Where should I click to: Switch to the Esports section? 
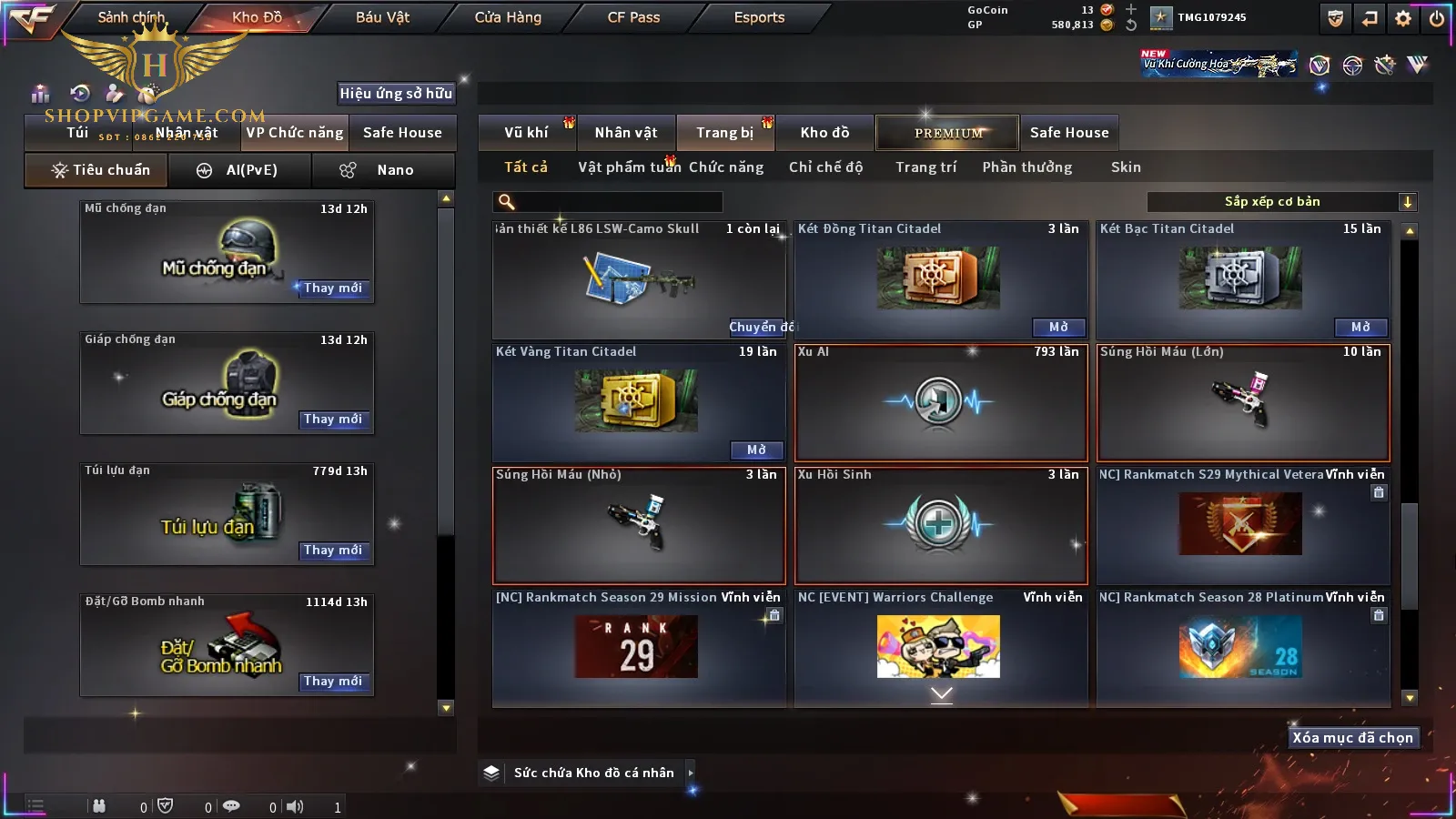pos(759,17)
